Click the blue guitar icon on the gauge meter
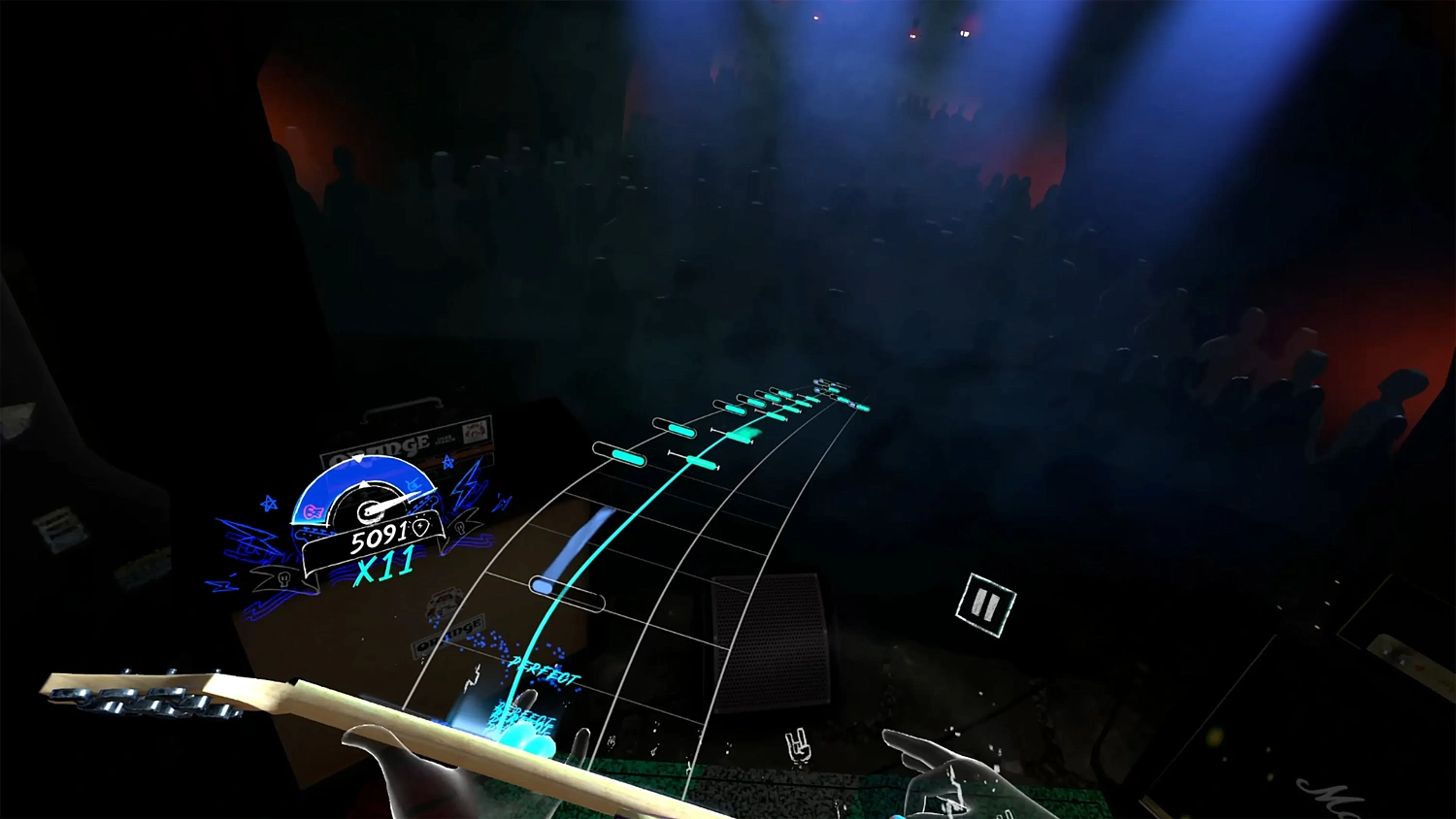1456x819 pixels. click(414, 483)
